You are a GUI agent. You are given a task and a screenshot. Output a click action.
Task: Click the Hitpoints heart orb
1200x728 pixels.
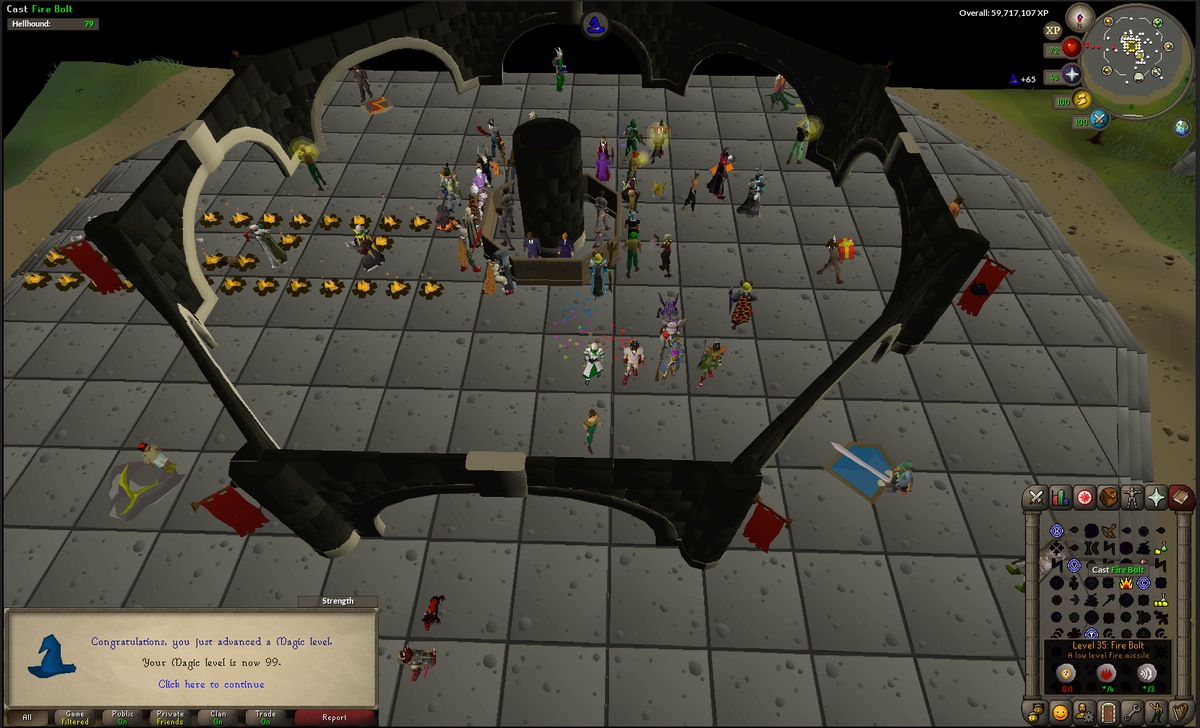pyautogui.click(x=1073, y=47)
